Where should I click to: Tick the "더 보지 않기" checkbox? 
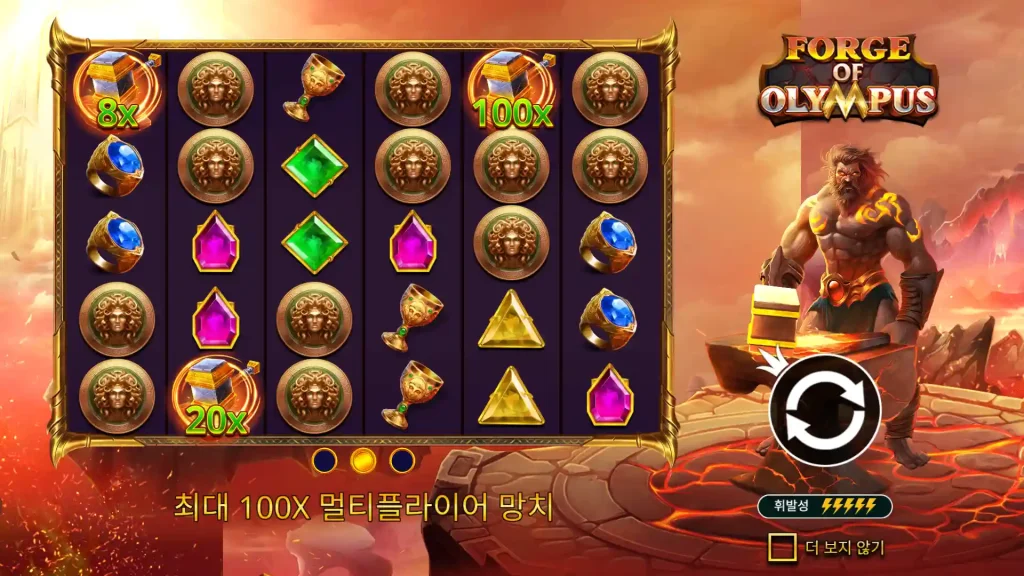coord(782,547)
